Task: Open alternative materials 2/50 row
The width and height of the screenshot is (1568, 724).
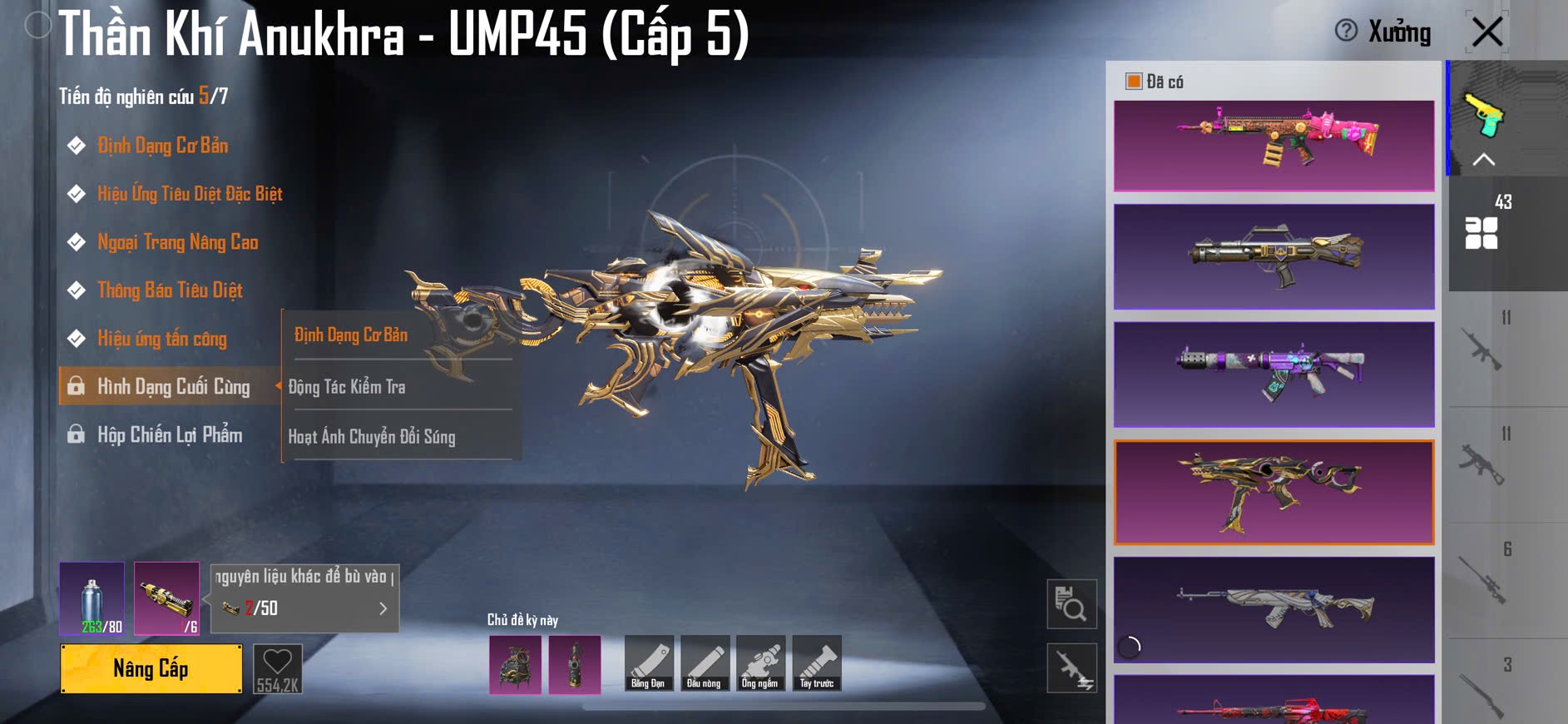Action: [304, 607]
